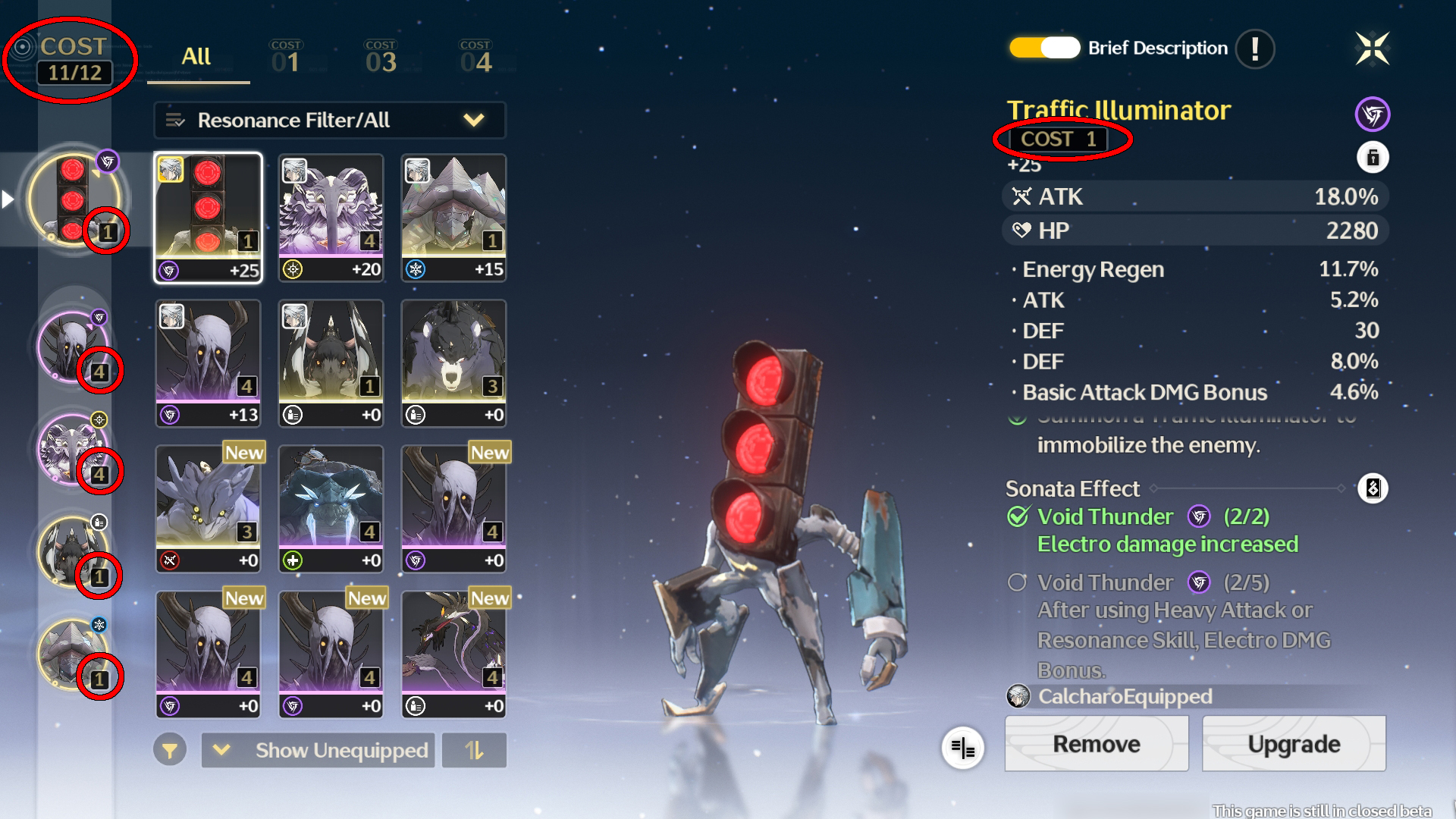Collapse the Show Unequipped section
Screen dimensions: 1456x819
click(x=222, y=751)
